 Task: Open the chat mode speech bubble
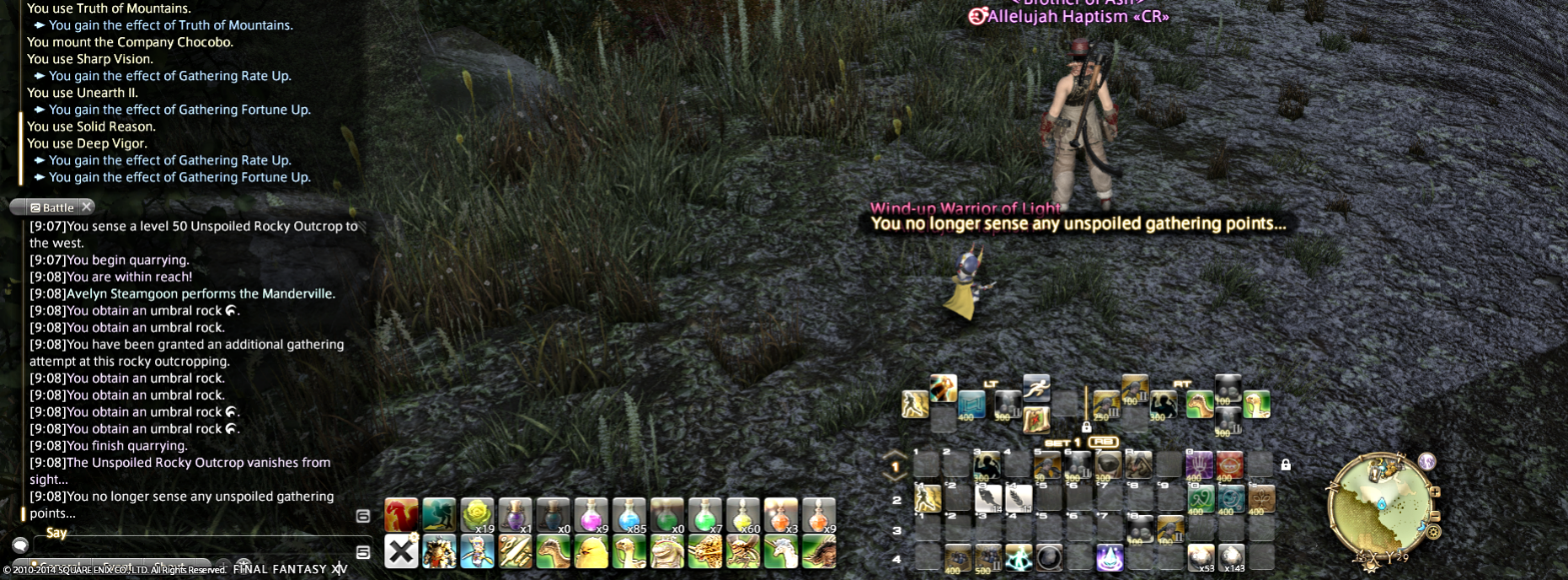click(x=20, y=544)
